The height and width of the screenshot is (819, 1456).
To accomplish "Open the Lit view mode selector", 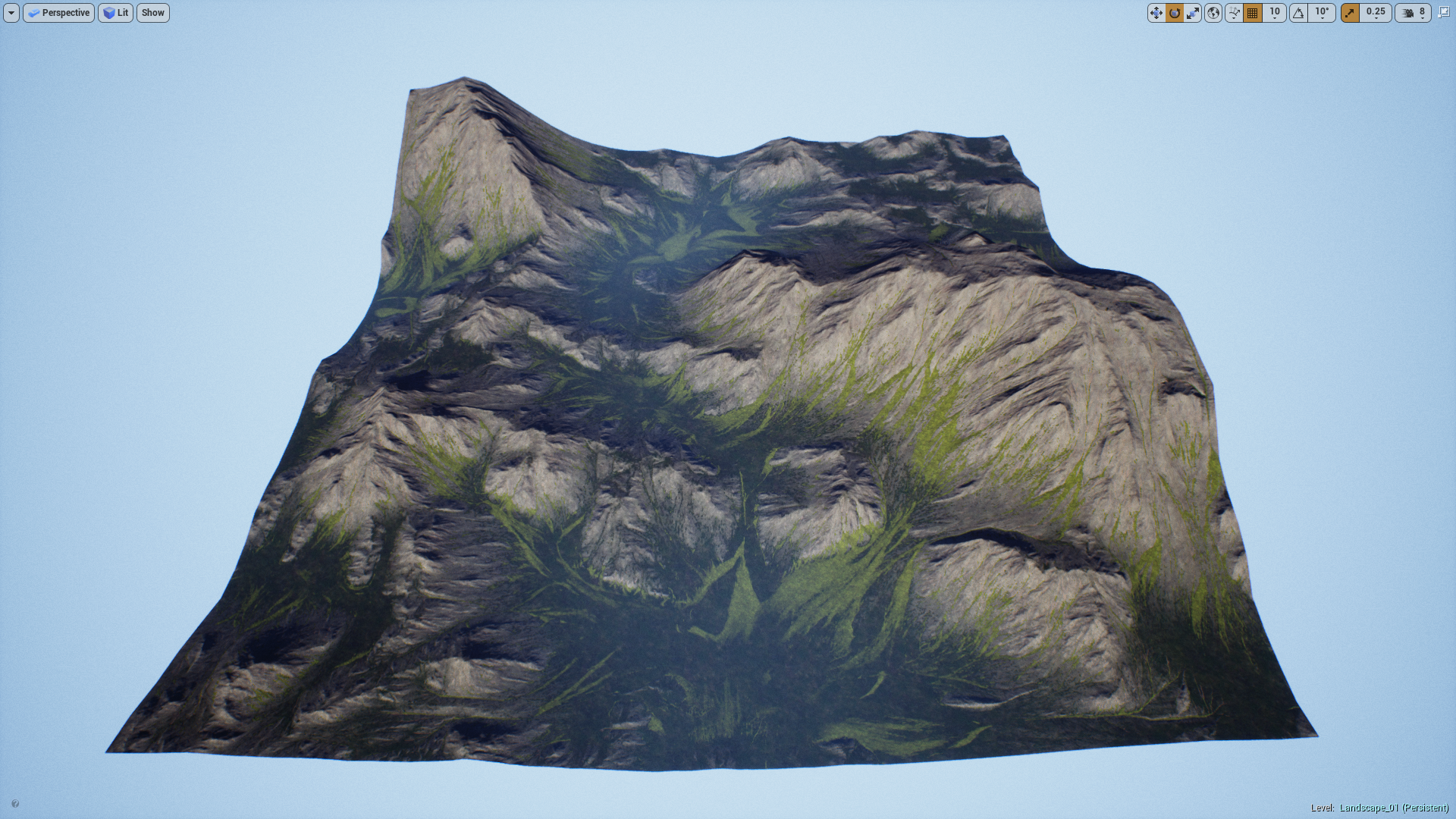I will coord(115,13).
